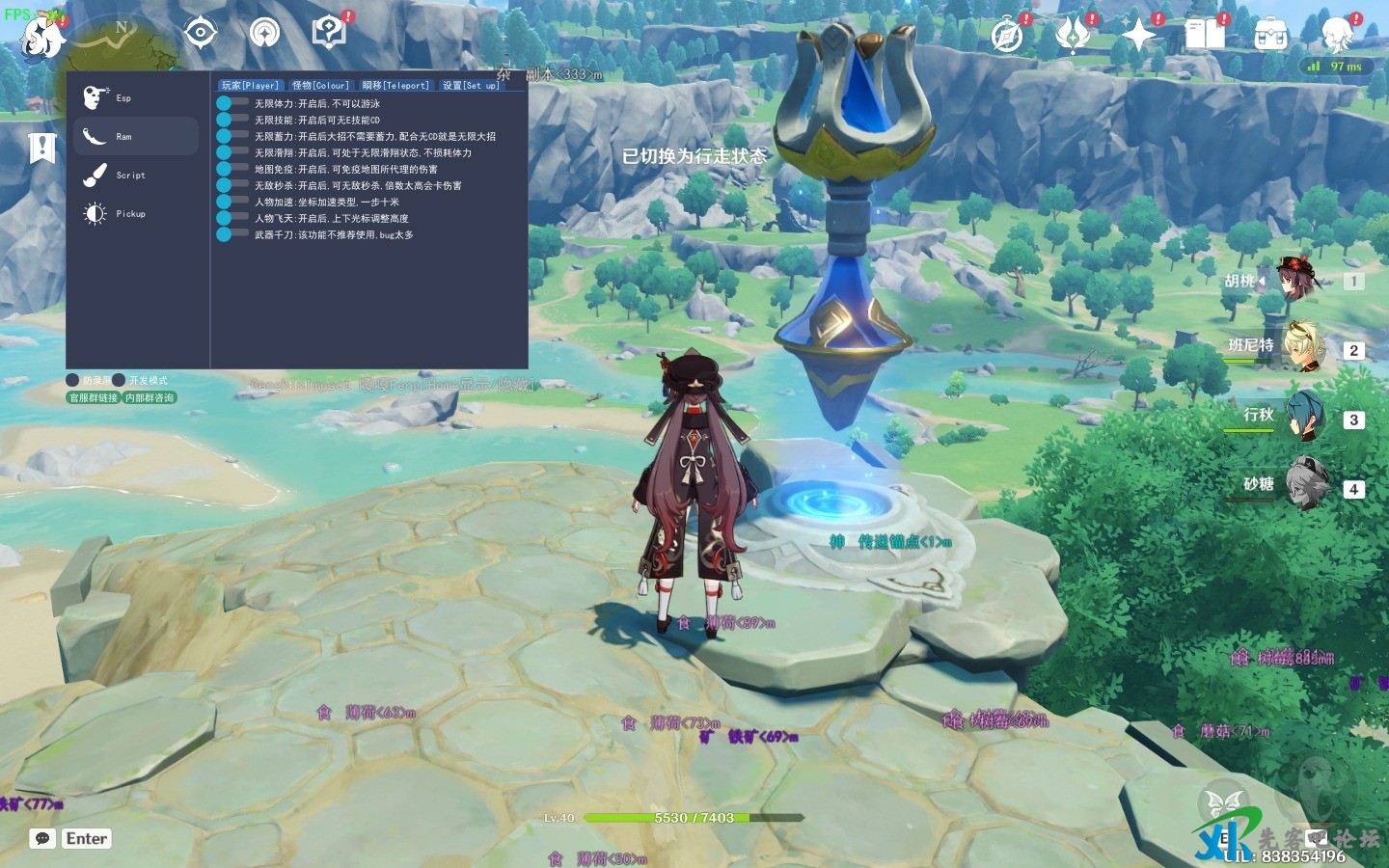Viewport: 1389px width, 868px height.
Task: Open the Wish star icon
Action: (1138, 35)
